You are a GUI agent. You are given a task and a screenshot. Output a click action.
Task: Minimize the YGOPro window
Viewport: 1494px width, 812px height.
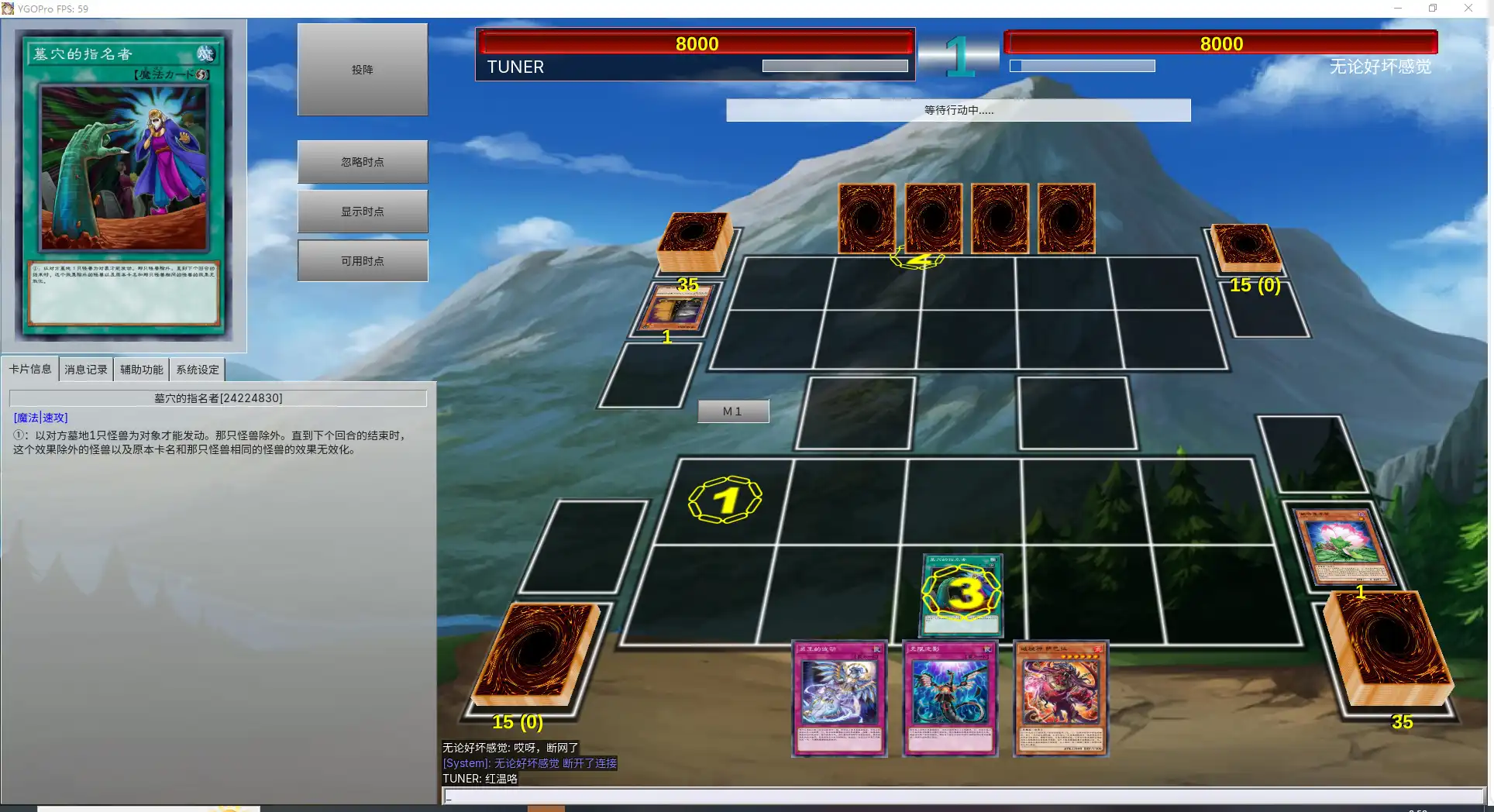[x=1398, y=9]
